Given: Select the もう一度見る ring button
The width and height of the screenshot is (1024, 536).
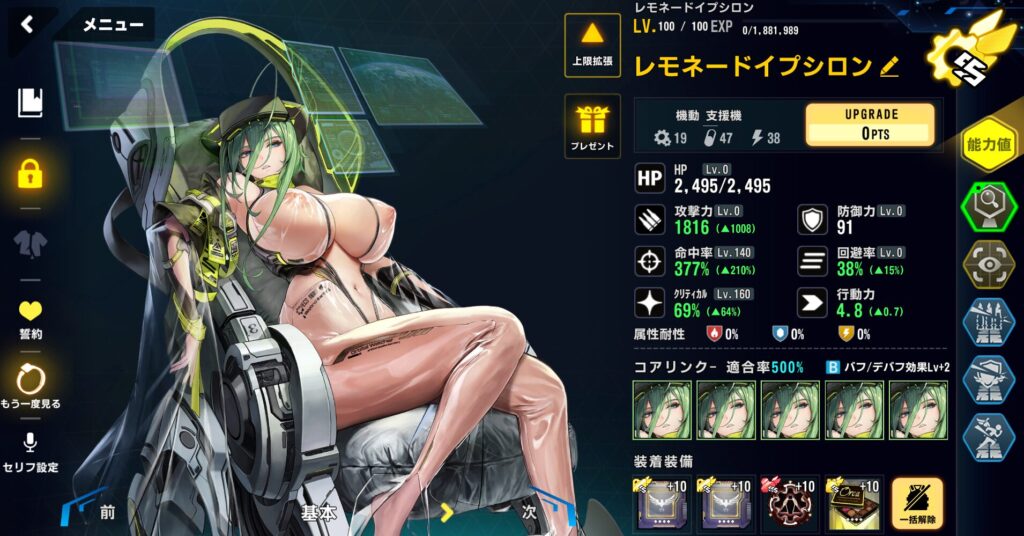Looking at the screenshot, I should [x=31, y=385].
